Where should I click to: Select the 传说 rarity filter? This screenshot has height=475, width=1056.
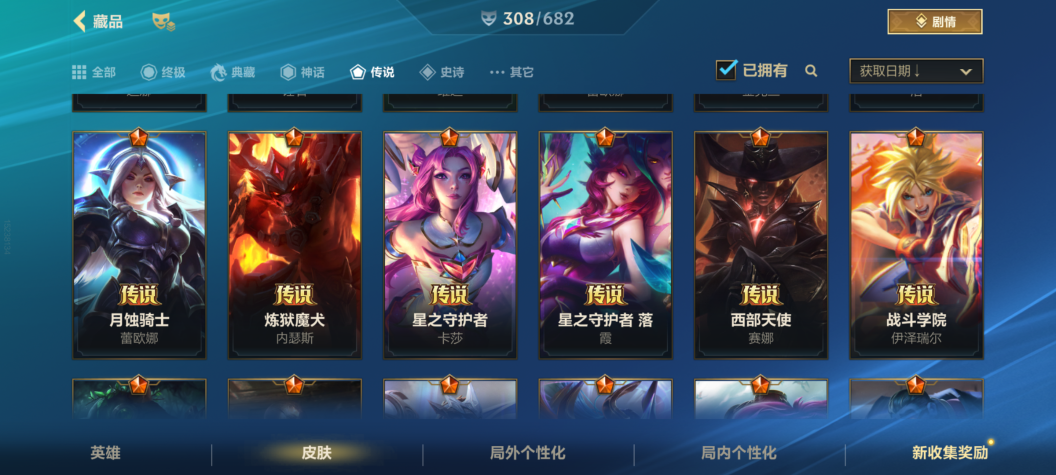coord(372,72)
